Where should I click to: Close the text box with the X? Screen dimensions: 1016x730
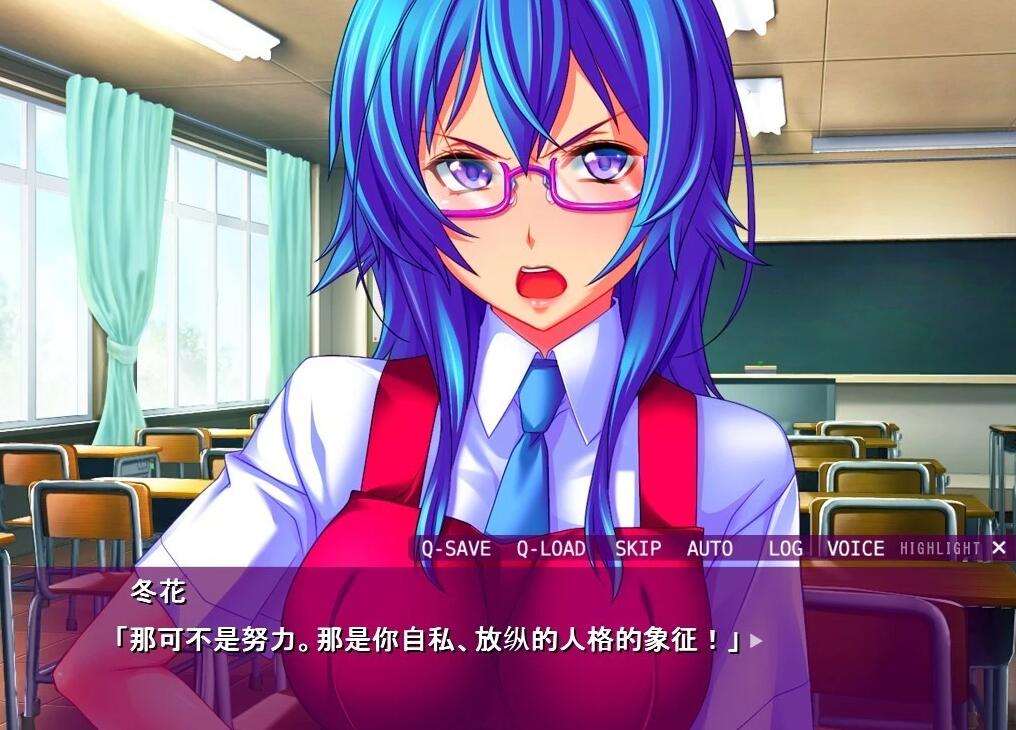(999, 547)
